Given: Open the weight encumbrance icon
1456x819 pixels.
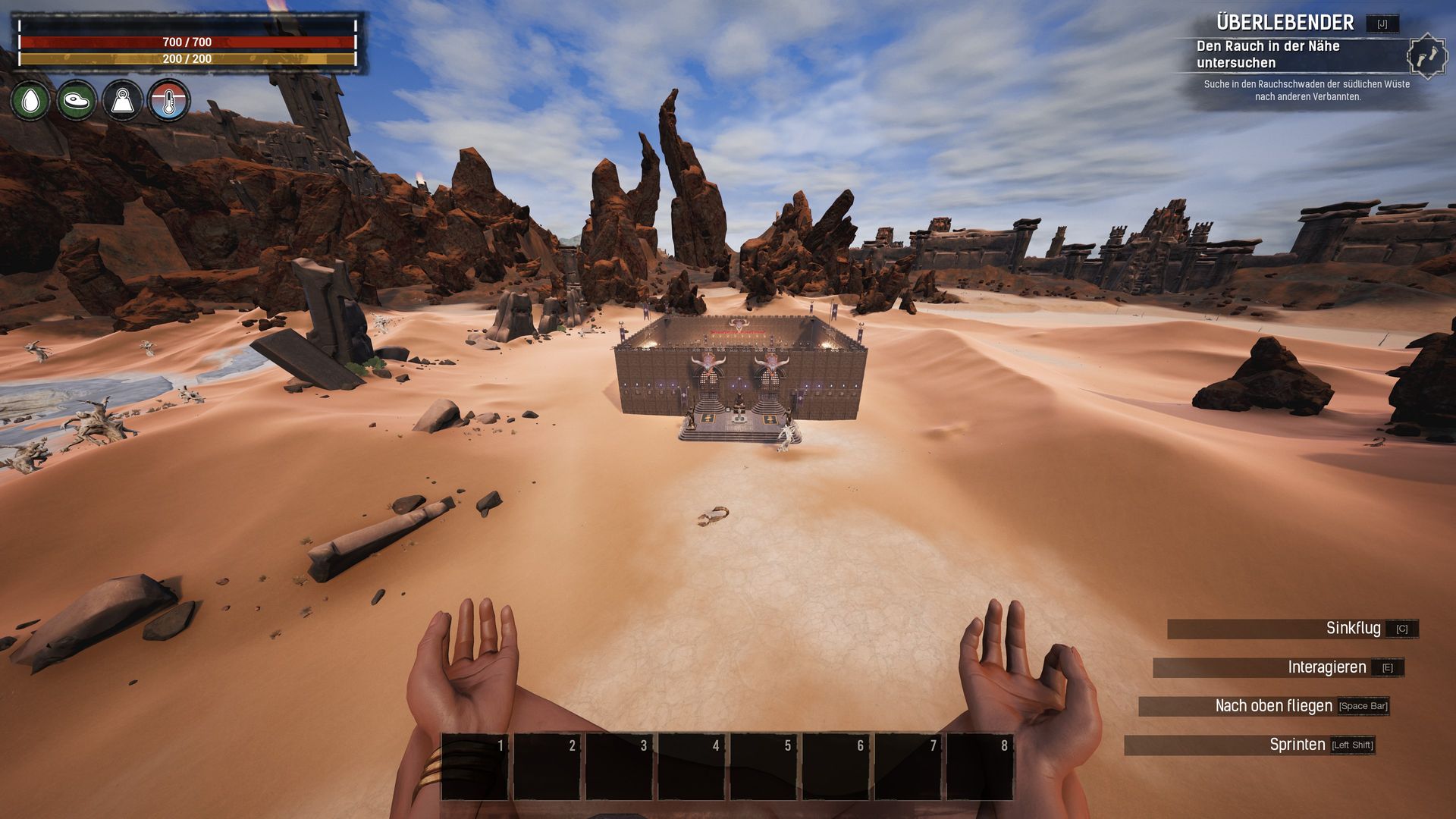Looking at the screenshot, I should (x=123, y=100).
